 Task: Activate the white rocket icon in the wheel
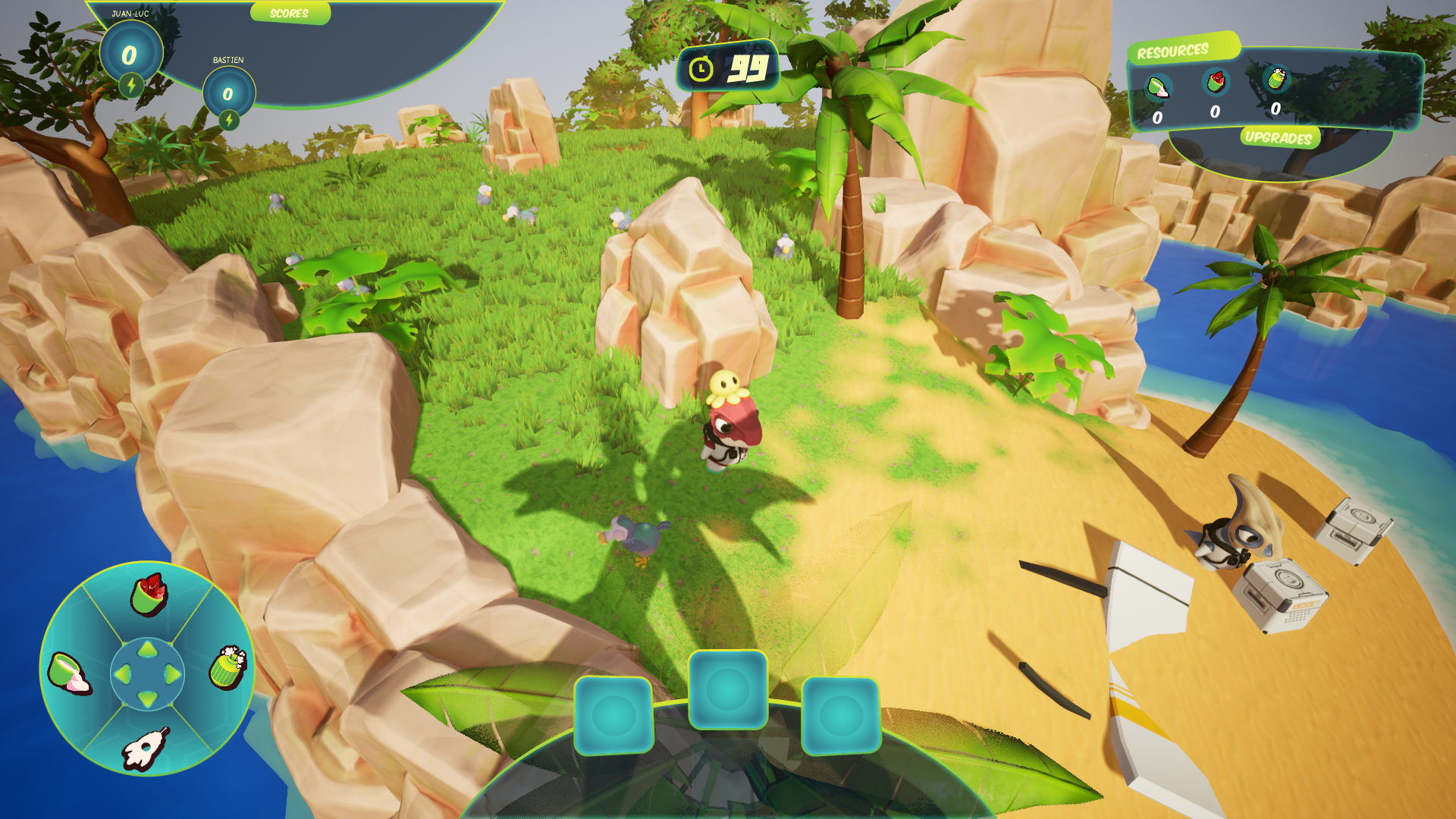pos(145,748)
